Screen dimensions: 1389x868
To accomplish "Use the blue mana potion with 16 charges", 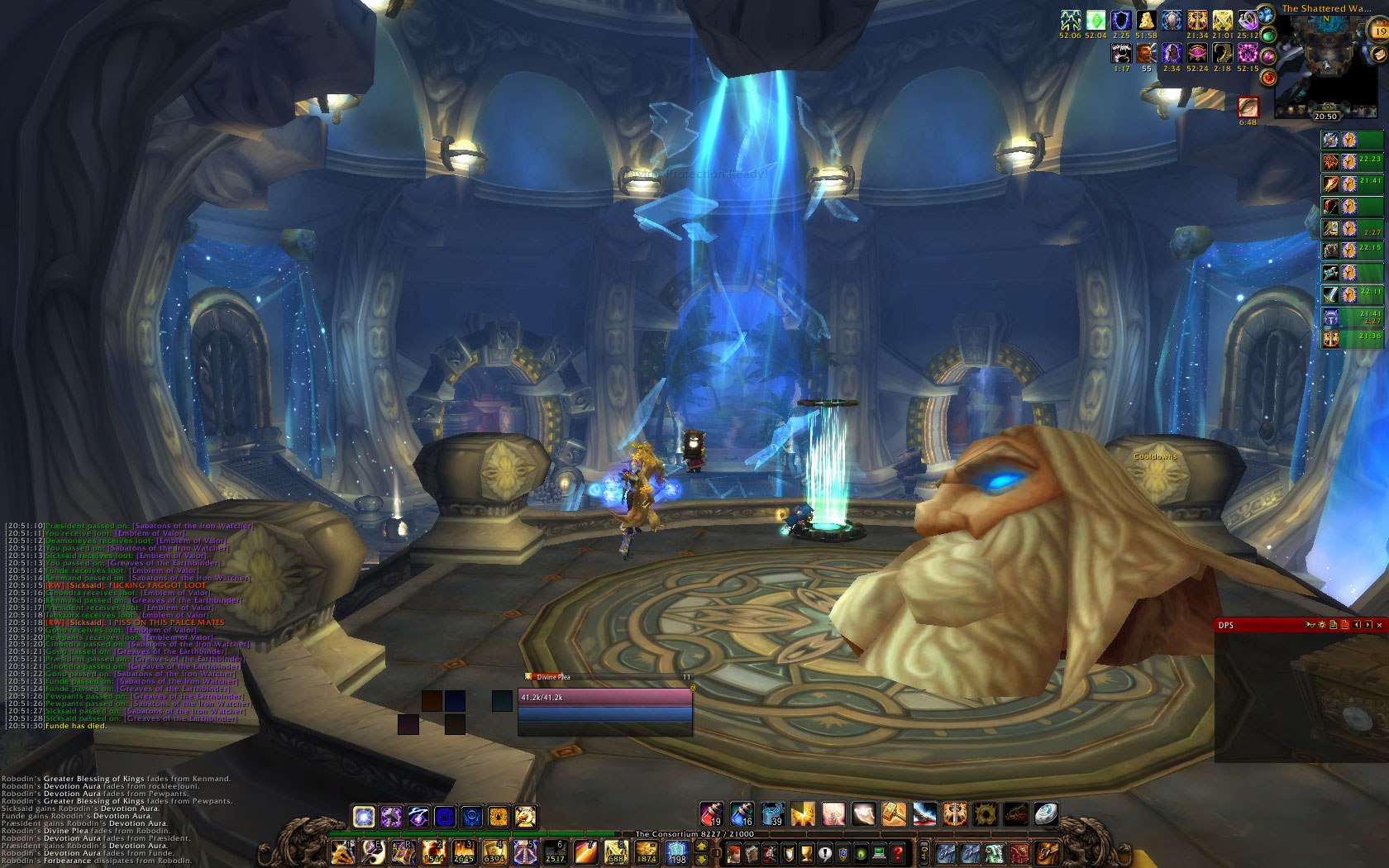I will 742,814.
